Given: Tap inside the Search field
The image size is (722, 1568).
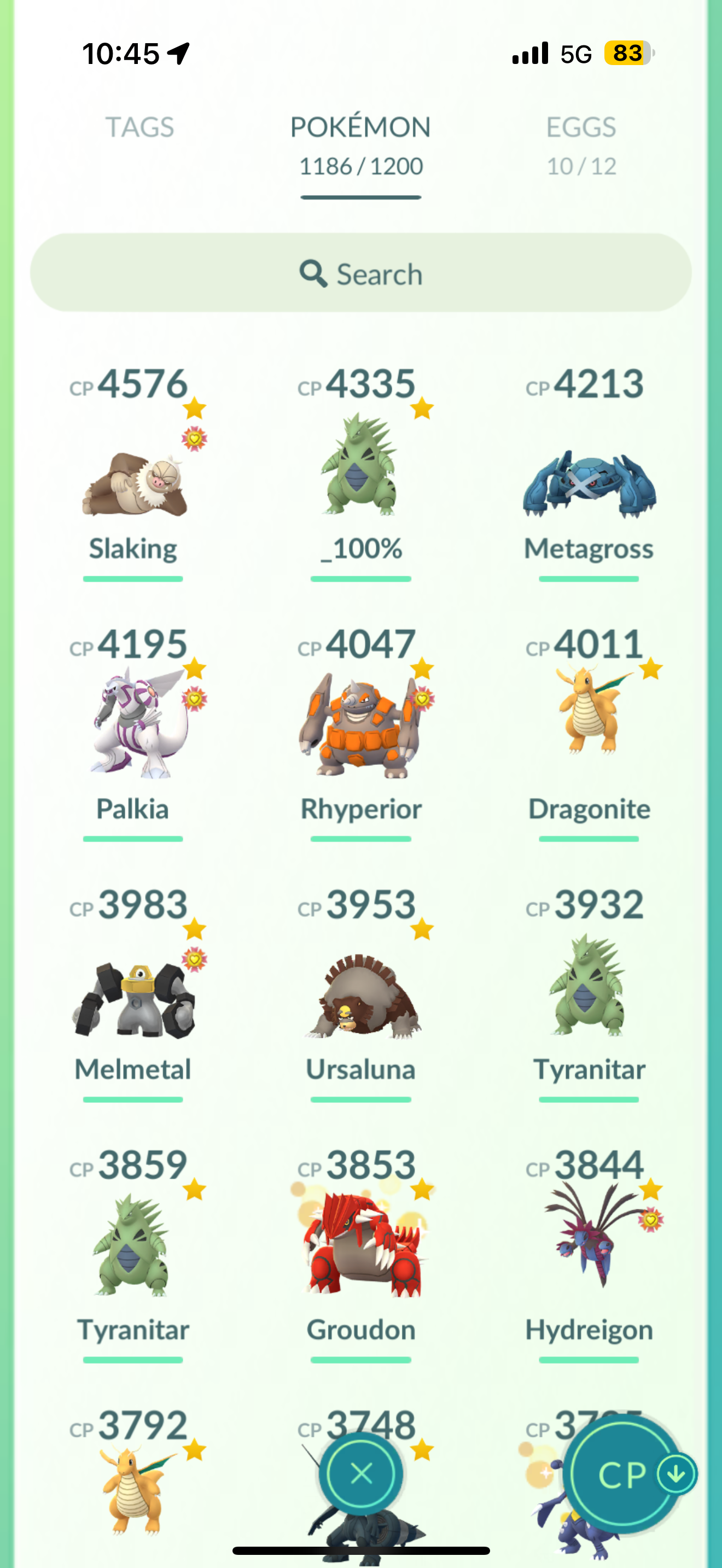Looking at the screenshot, I should (x=361, y=274).
